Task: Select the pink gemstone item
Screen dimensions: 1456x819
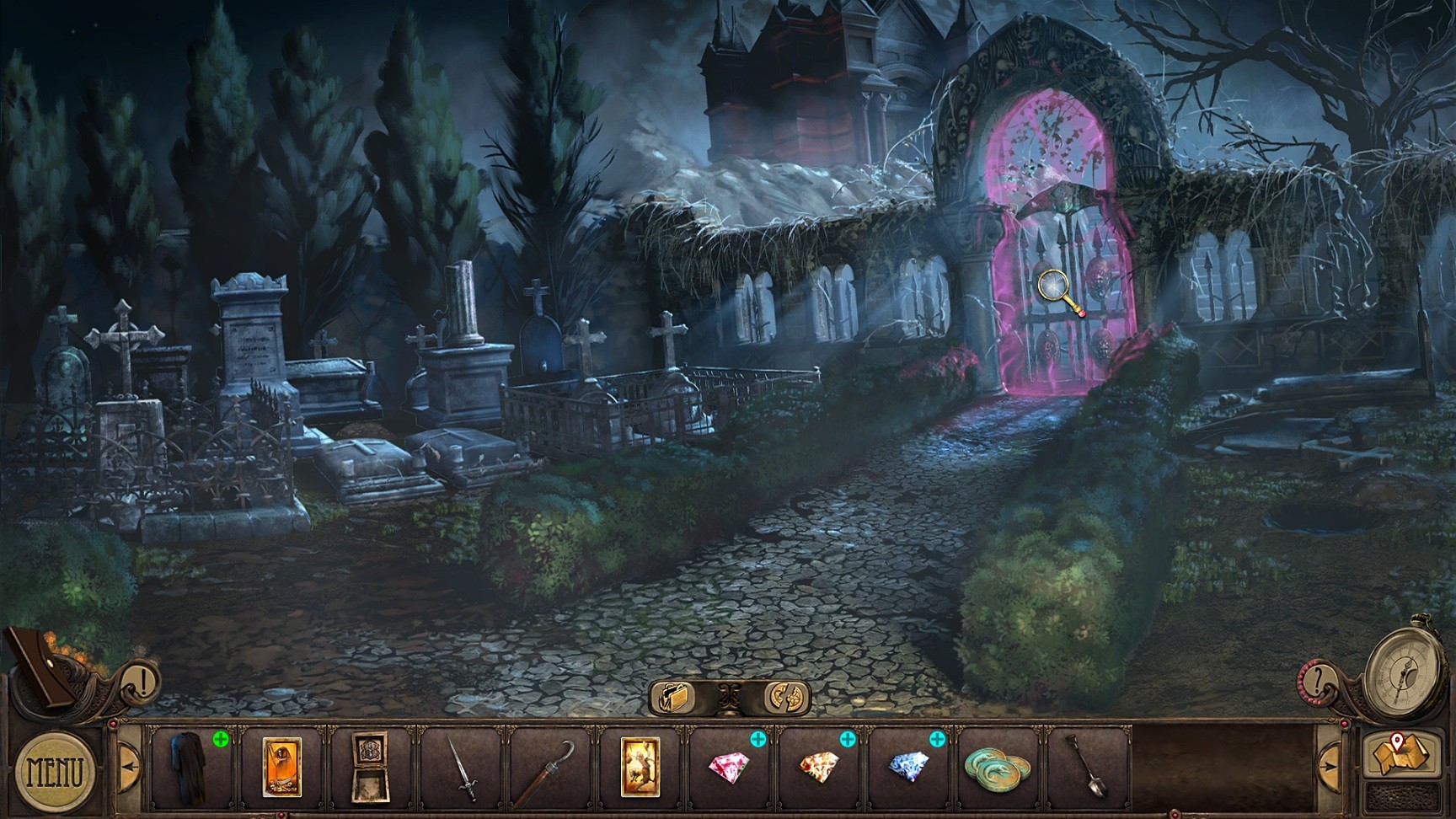Action: [x=725, y=767]
